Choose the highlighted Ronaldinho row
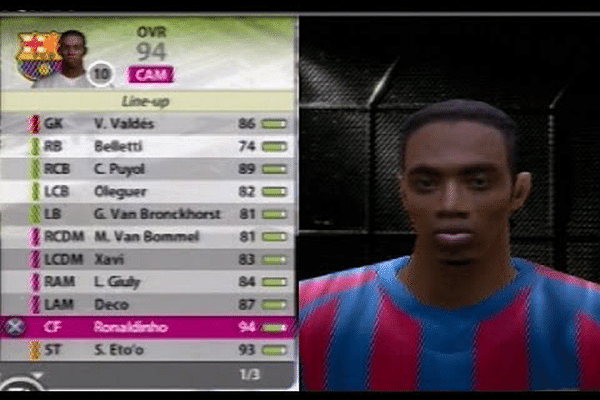The height and width of the screenshot is (400, 600). pyautogui.click(x=150, y=327)
